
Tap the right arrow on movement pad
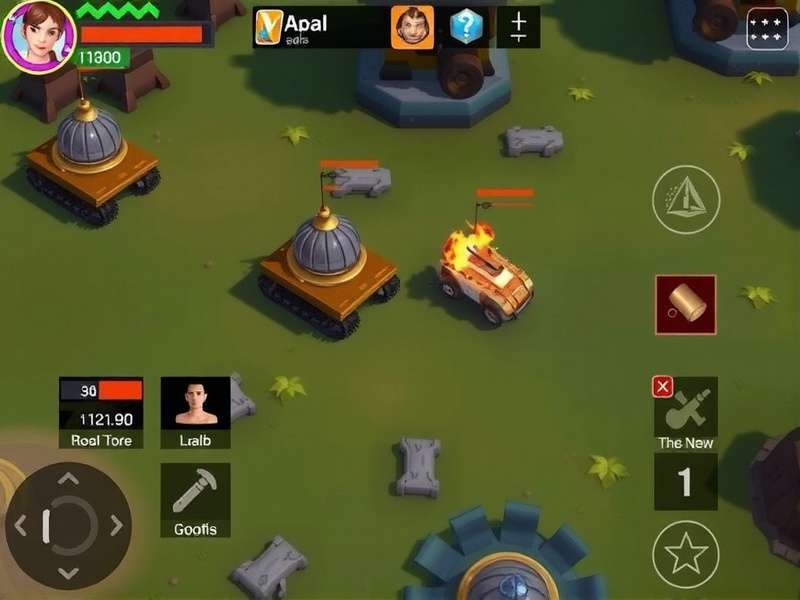117,525
